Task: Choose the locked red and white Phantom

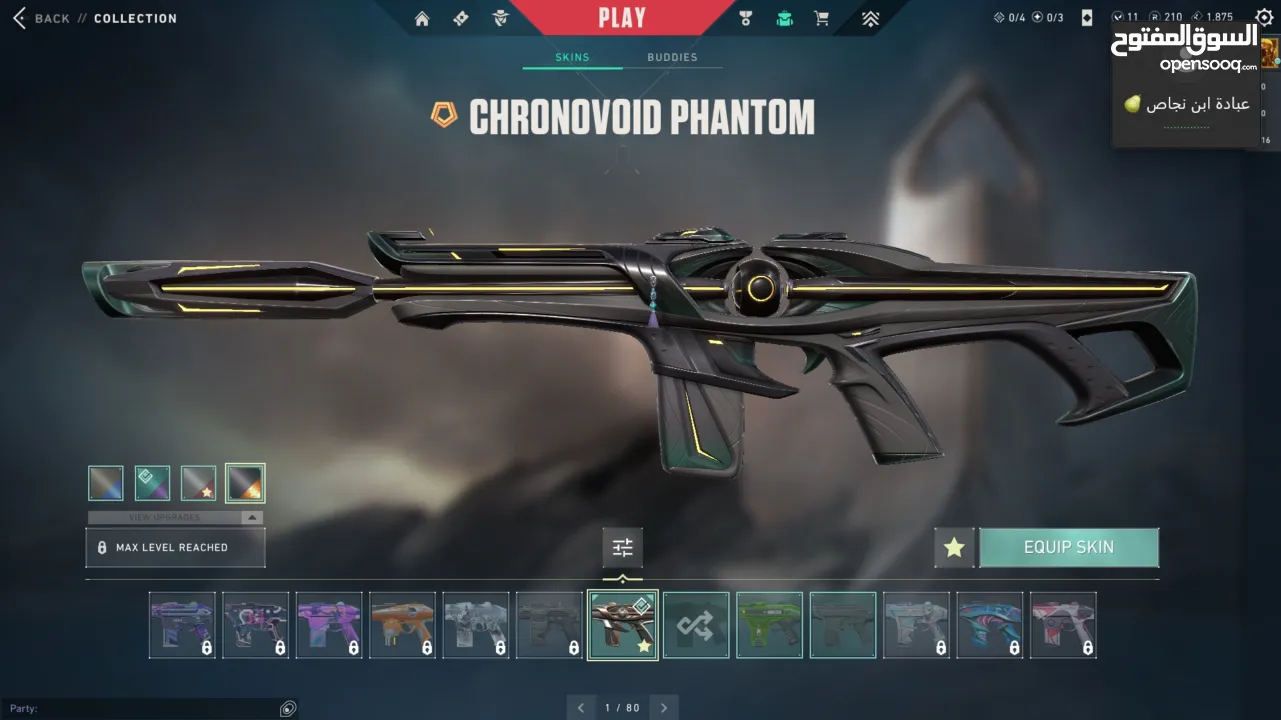Action: pos(1063,625)
